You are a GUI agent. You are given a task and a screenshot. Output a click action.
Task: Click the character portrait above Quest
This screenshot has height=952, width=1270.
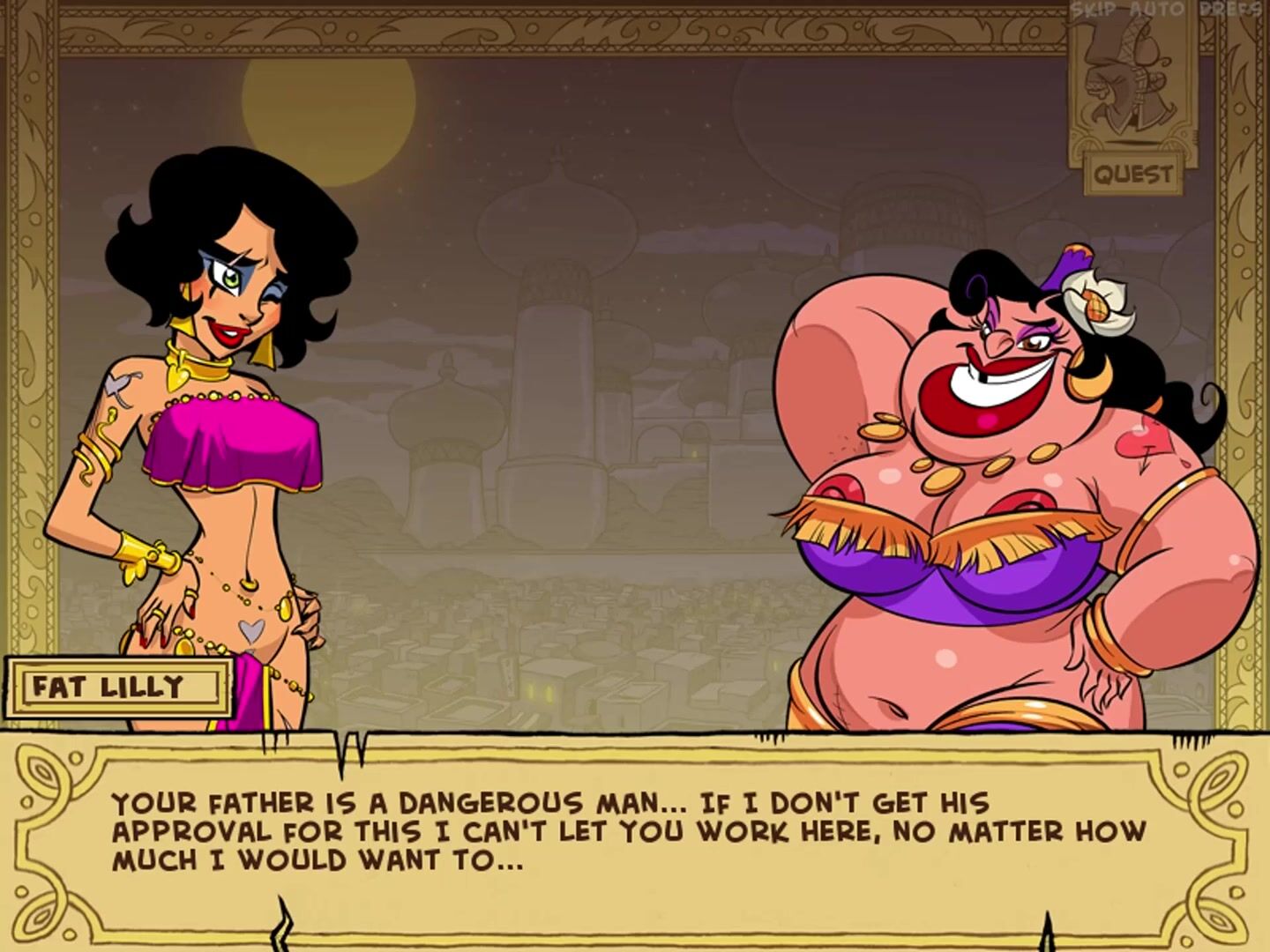(1132, 79)
